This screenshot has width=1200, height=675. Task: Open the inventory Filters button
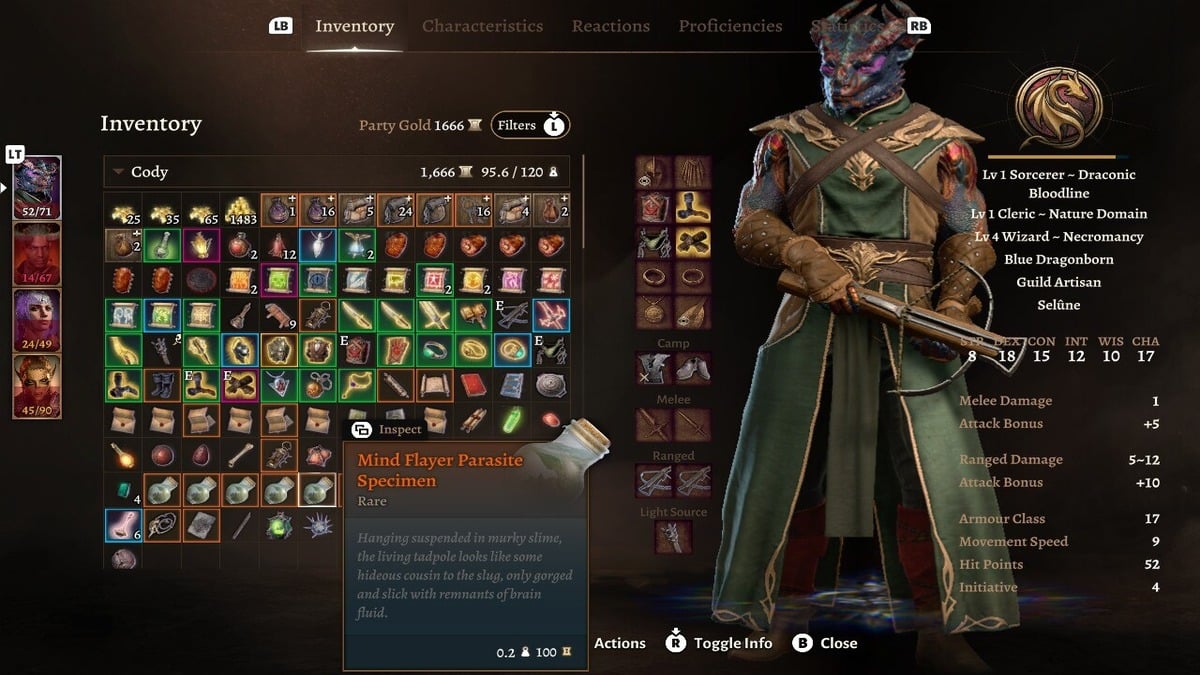coord(529,125)
